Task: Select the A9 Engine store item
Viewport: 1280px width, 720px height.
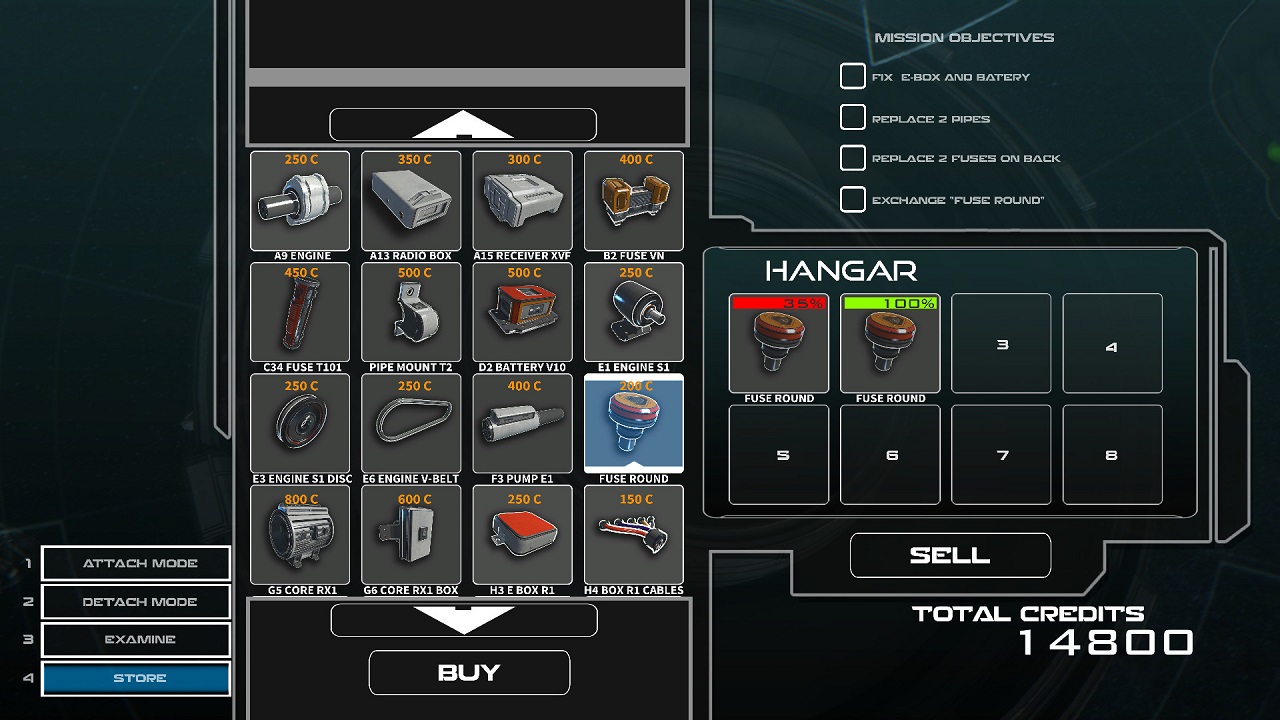Action: click(x=300, y=201)
